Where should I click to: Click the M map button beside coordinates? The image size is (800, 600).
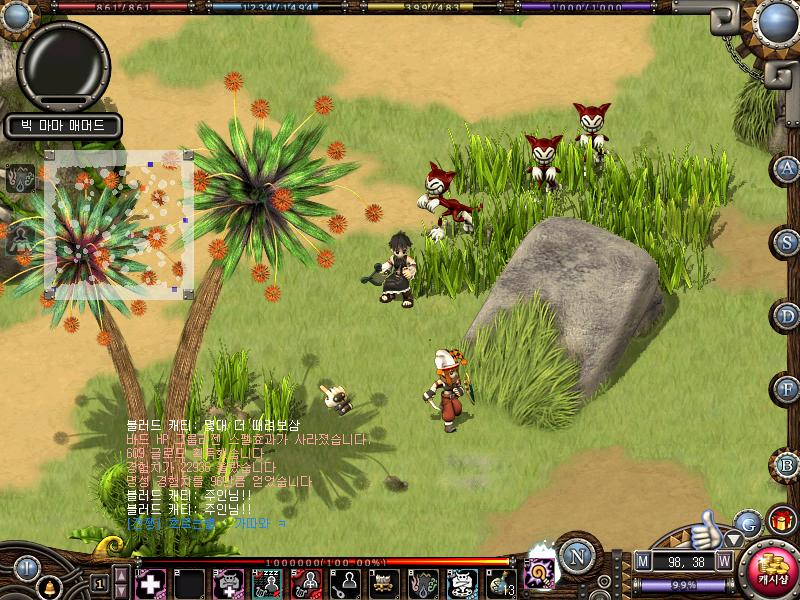642,561
